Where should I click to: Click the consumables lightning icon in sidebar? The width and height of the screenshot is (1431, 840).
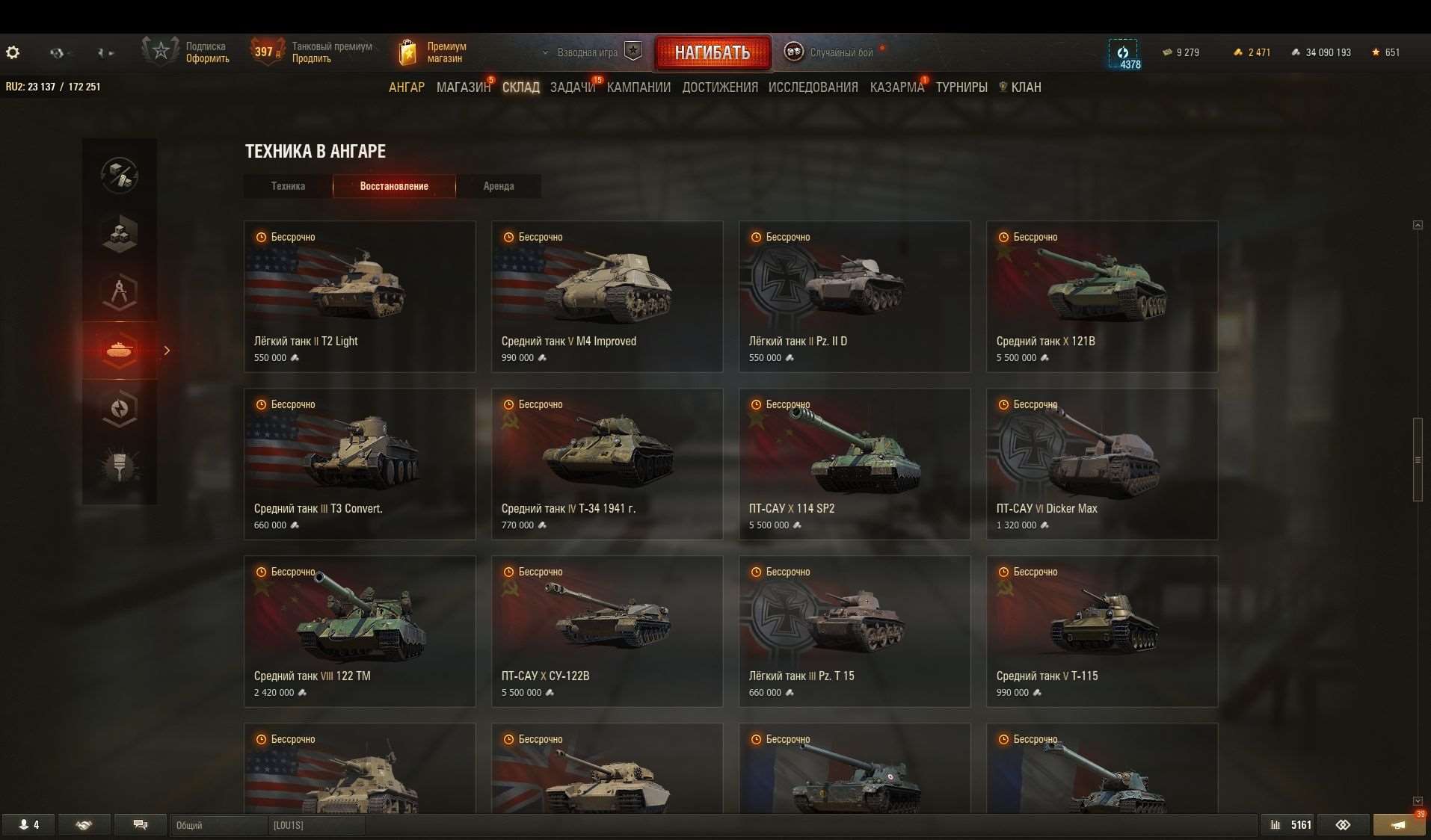pyautogui.click(x=120, y=409)
